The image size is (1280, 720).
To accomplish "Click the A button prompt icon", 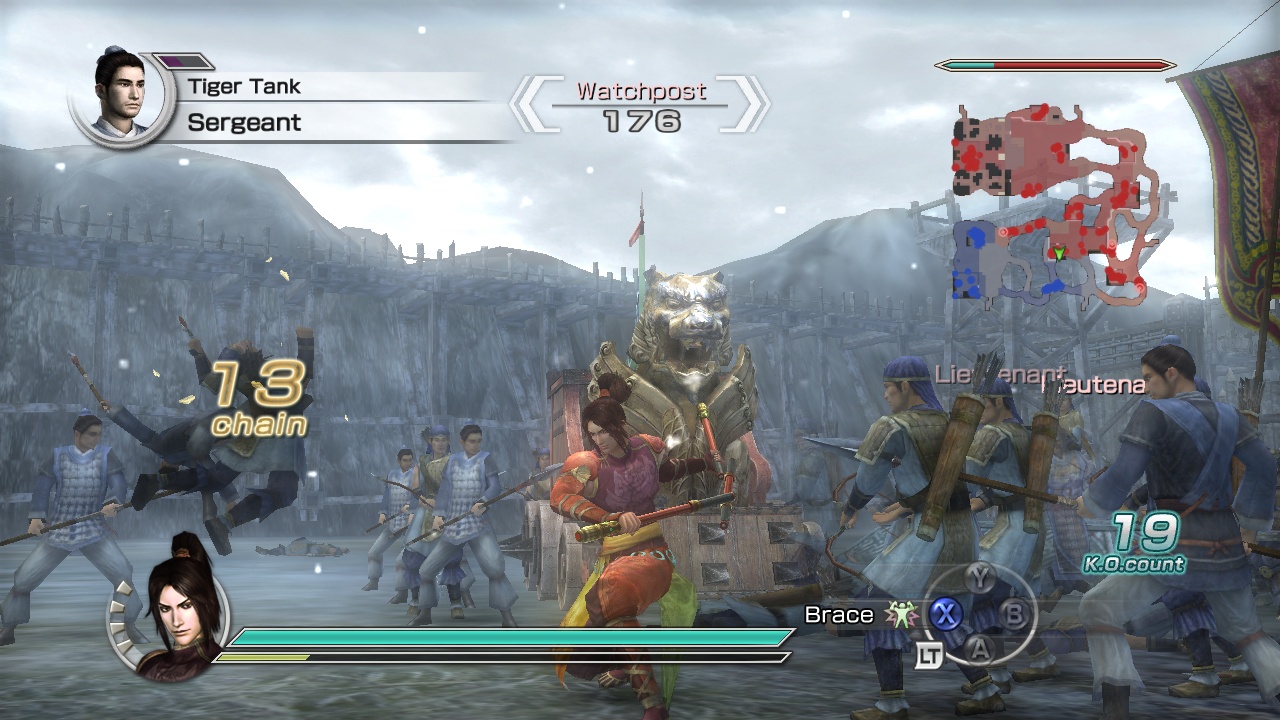I will pos(980,648).
